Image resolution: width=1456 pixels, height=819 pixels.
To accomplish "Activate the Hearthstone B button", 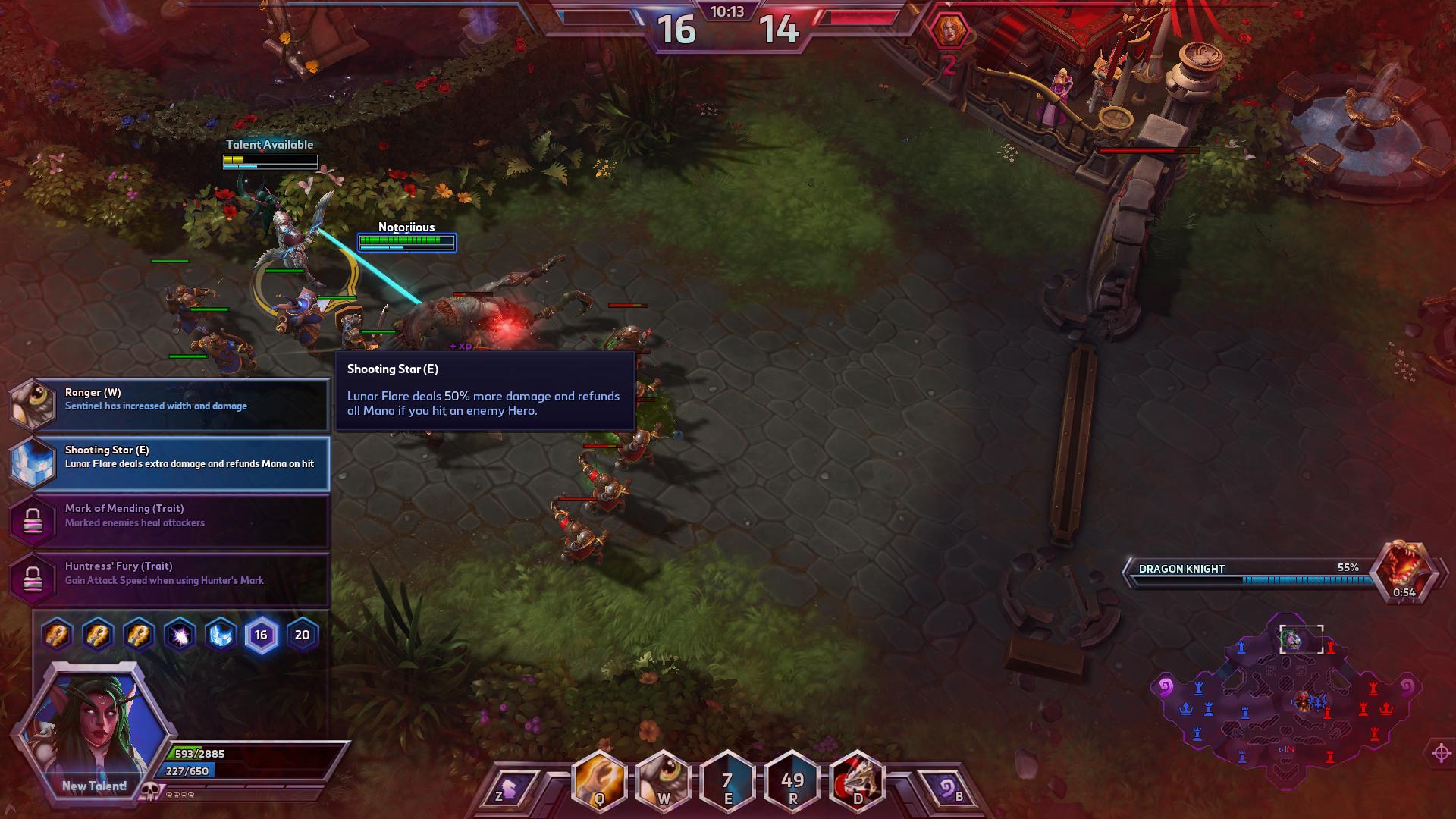I will pos(948,790).
